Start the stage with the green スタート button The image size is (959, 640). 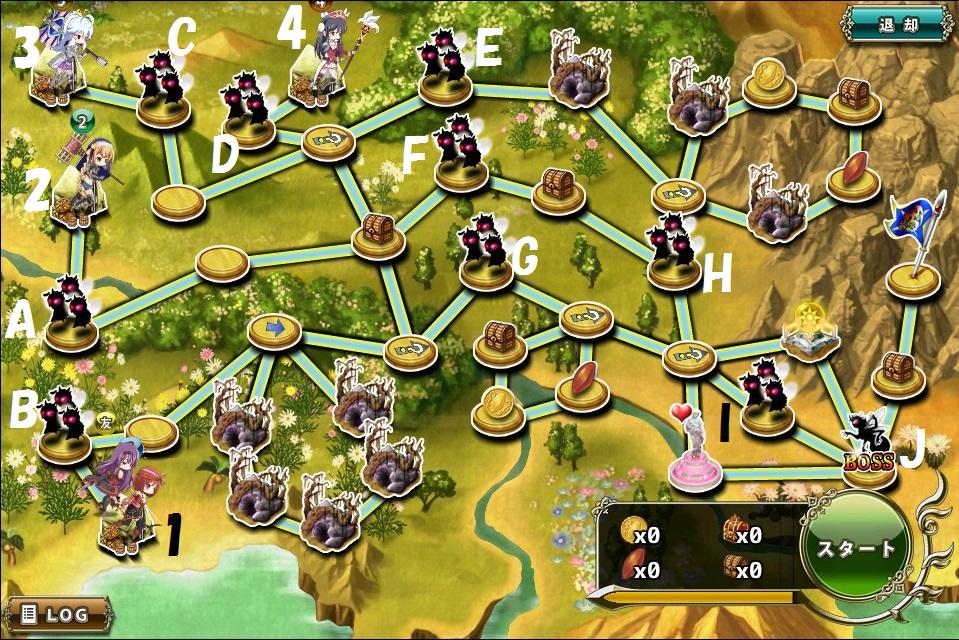click(857, 549)
